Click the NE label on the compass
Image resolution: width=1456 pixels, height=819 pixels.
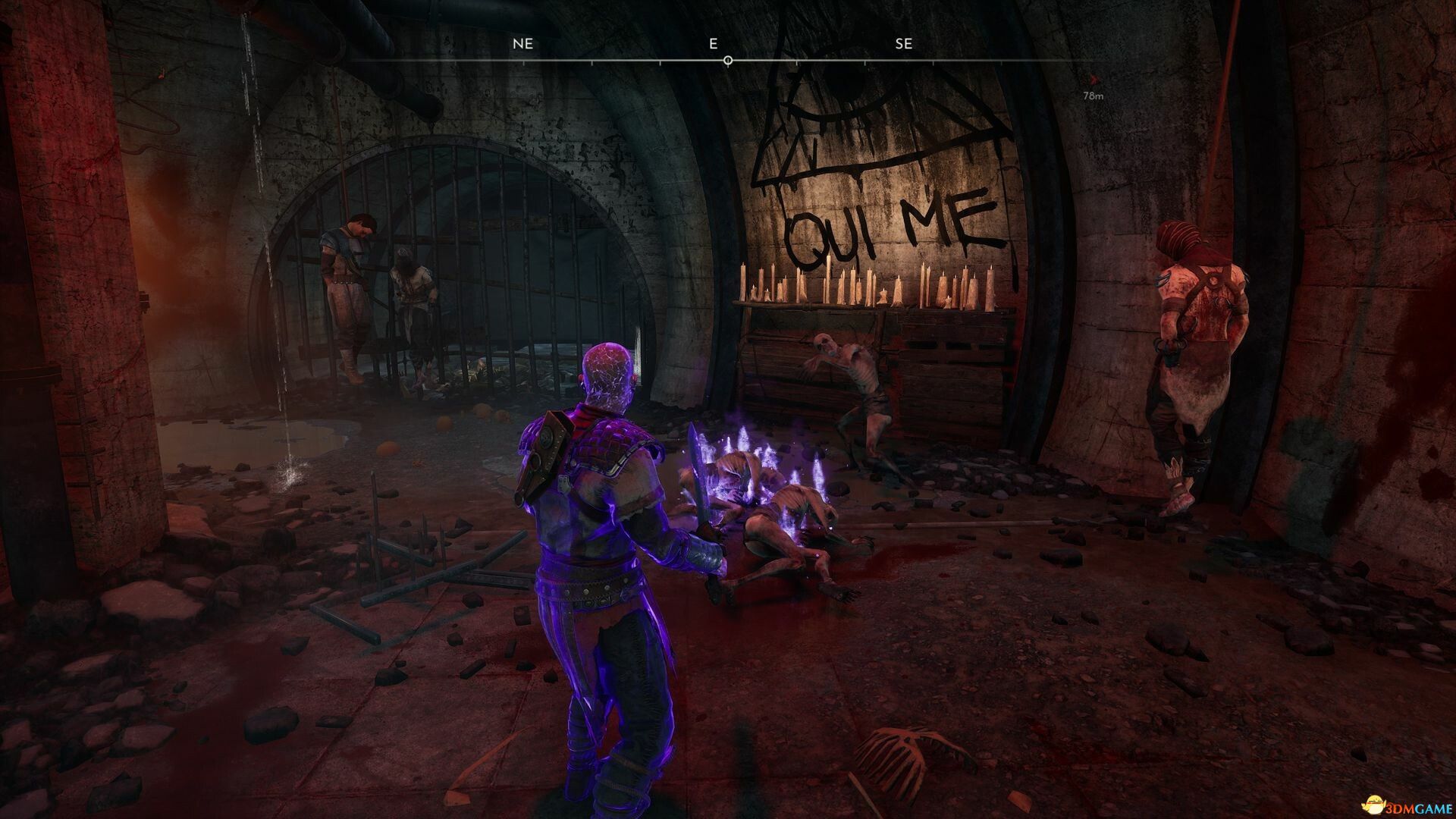click(x=522, y=43)
